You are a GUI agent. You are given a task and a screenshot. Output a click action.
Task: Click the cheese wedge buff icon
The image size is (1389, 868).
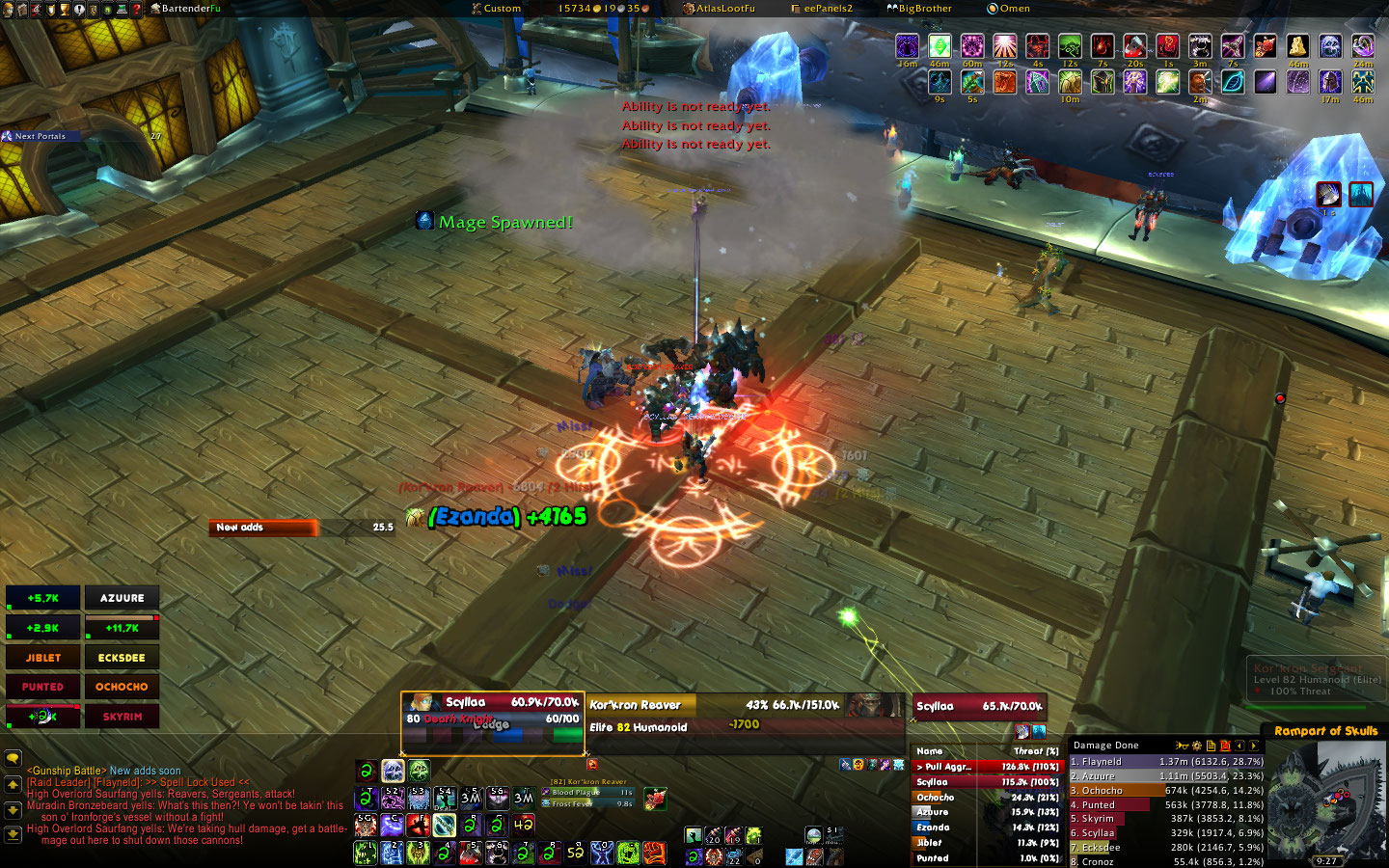click(x=1297, y=45)
